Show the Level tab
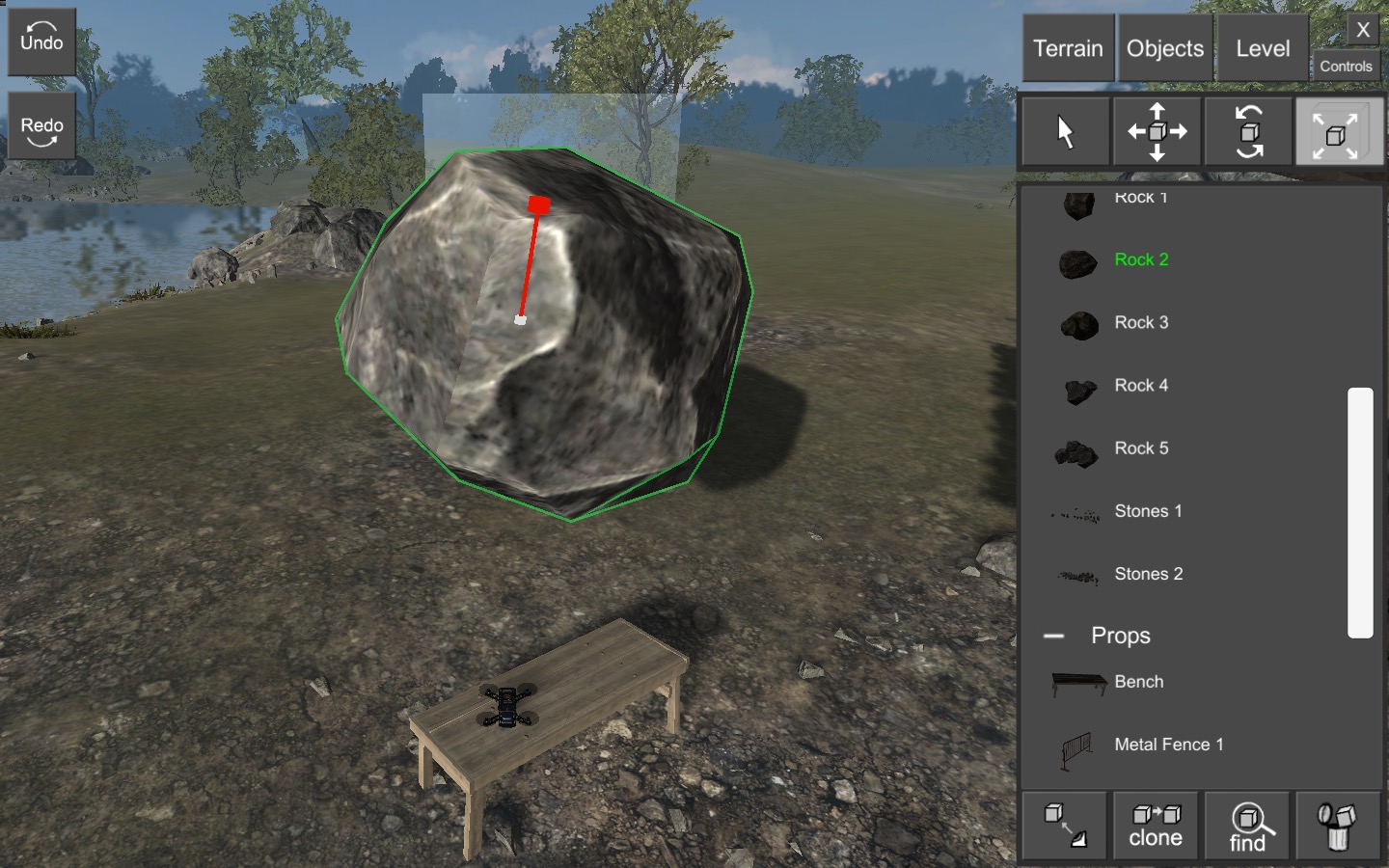Image resolution: width=1389 pixels, height=868 pixels. click(x=1262, y=48)
